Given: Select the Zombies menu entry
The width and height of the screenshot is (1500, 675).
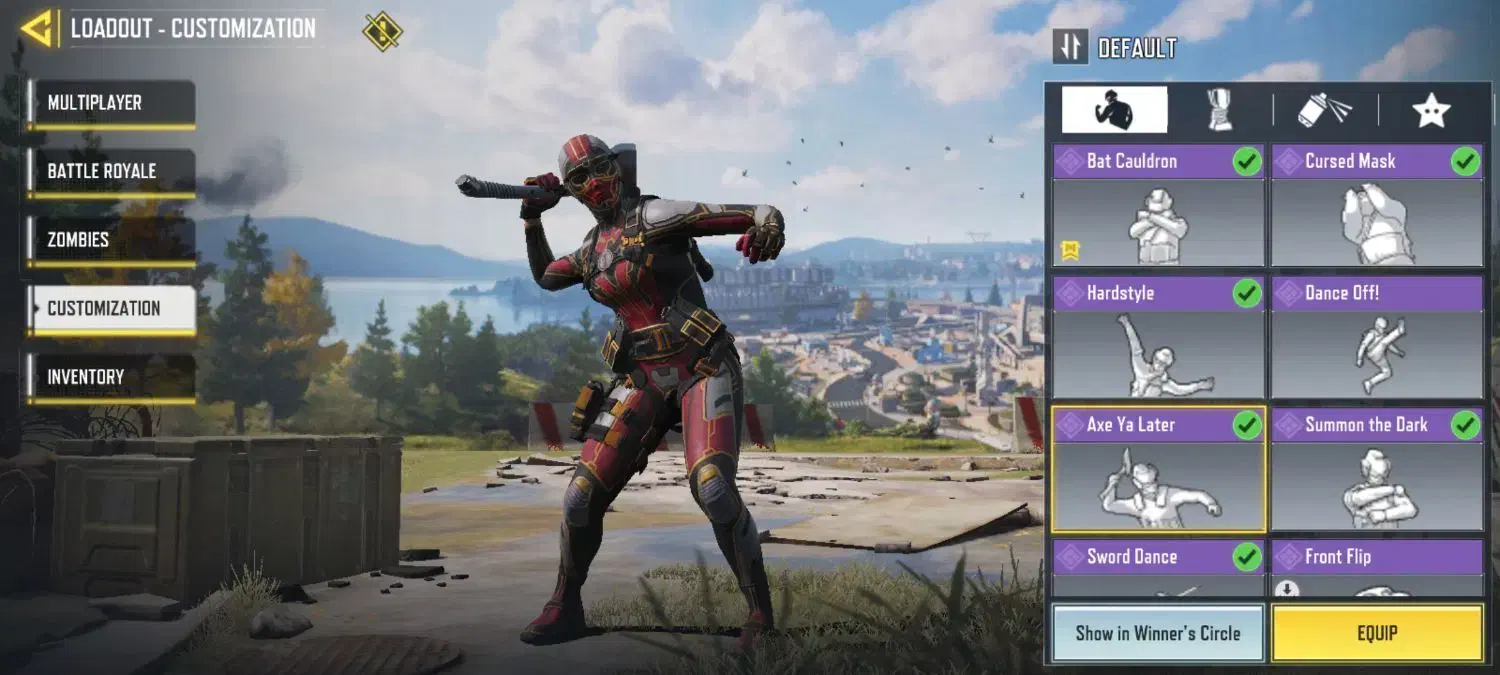Looking at the screenshot, I should point(110,240).
